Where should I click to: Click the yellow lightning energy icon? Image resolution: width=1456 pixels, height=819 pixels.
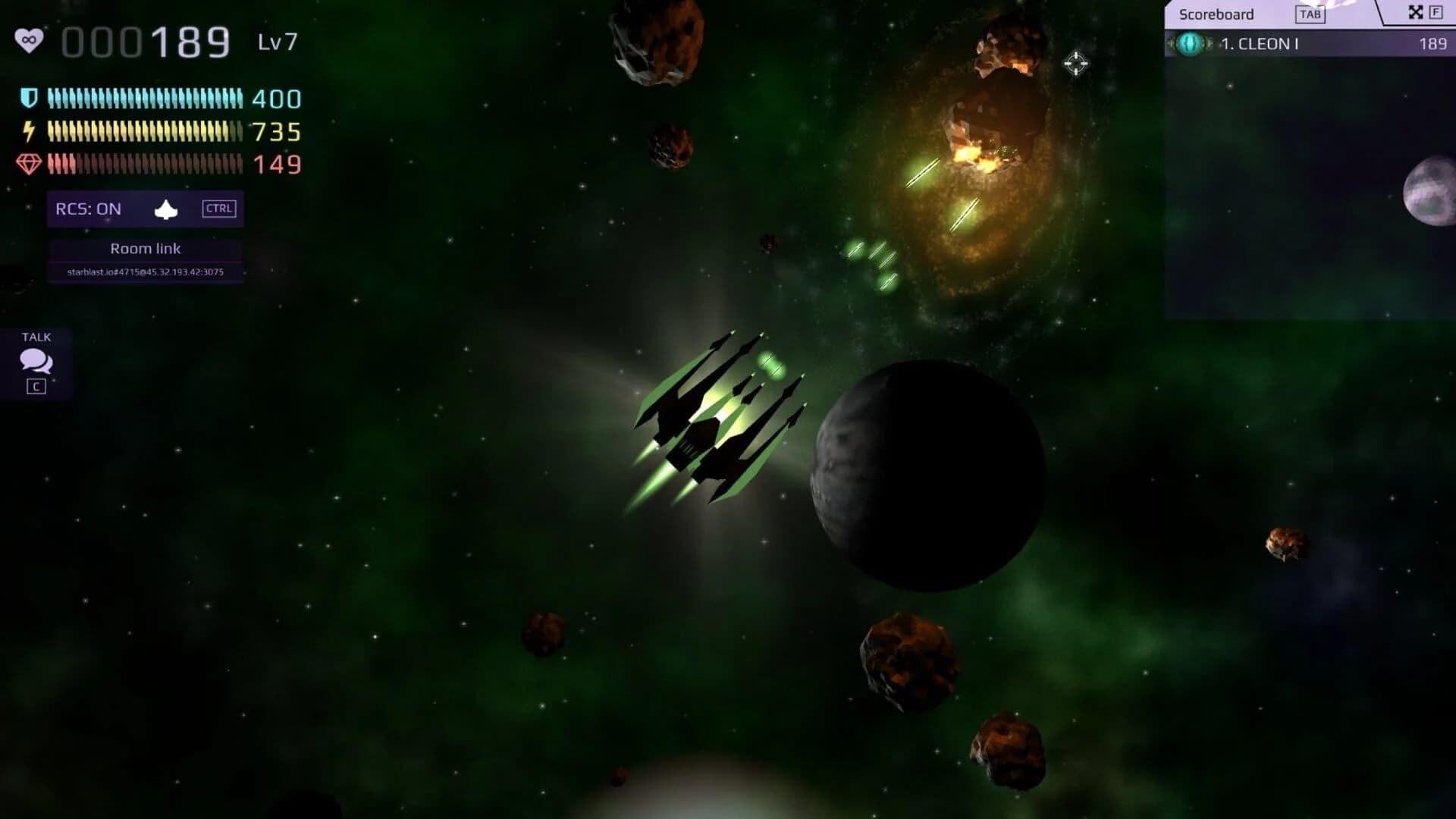click(x=29, y=131)
